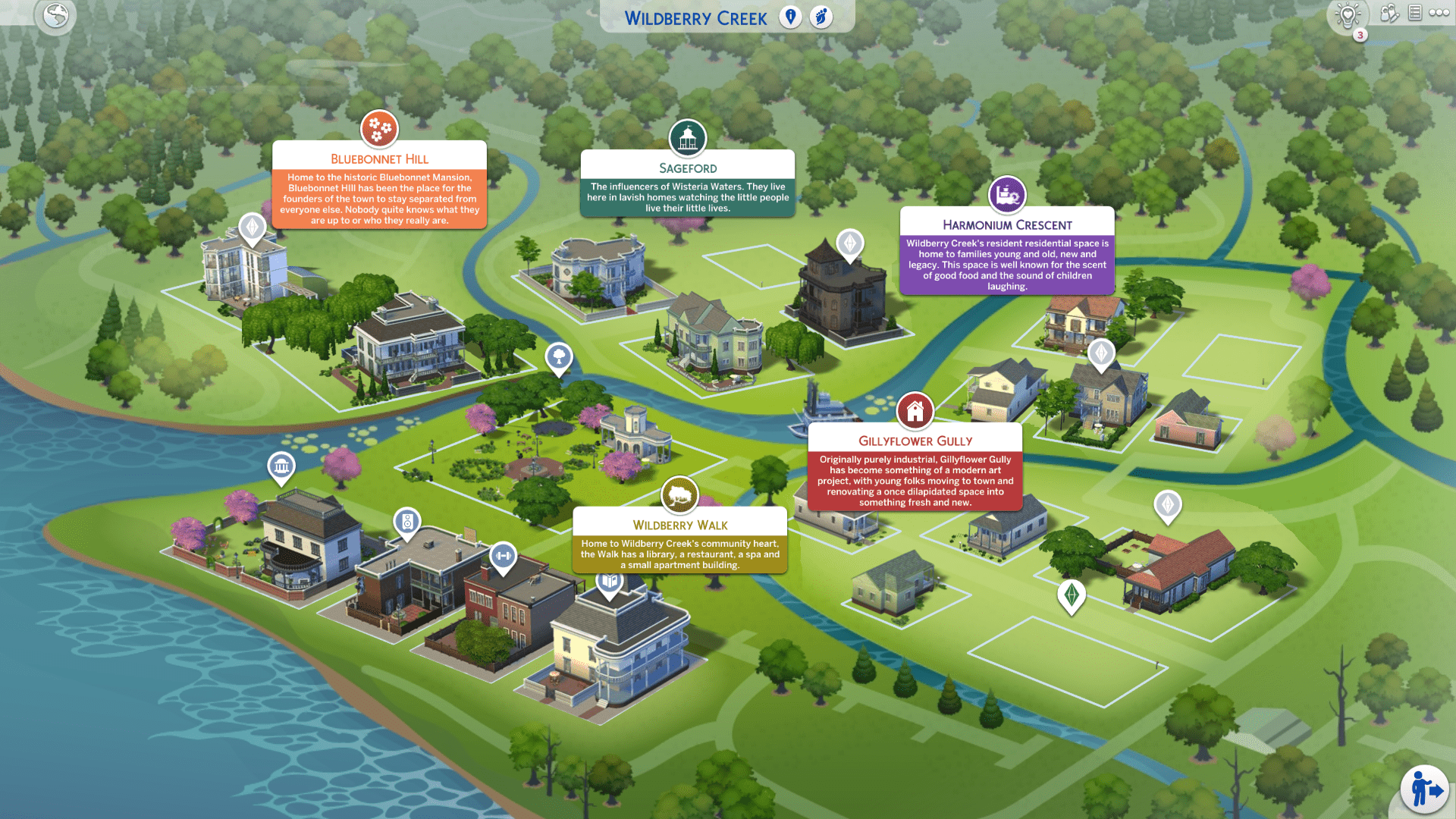Toggle the eco footprint leaf icon
This screenshot has width=1456, height=819.
[821, 17]
